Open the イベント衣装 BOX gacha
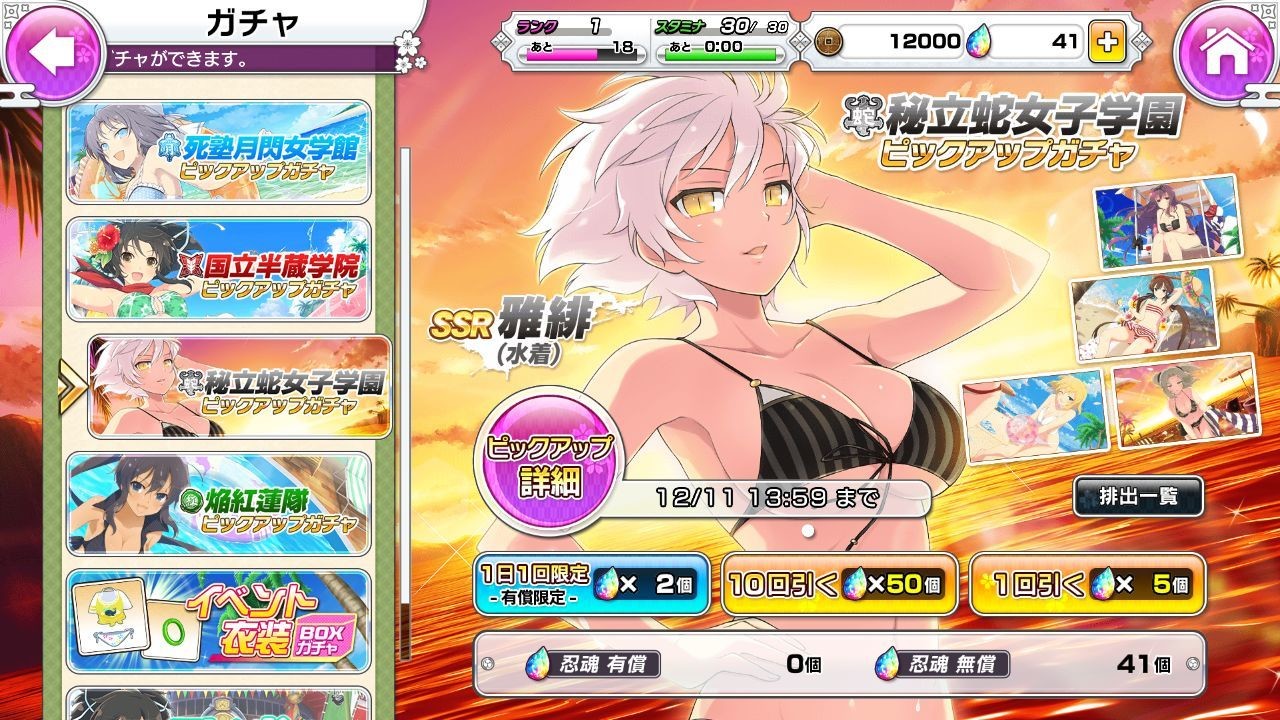Viewport: 1280px width, 720px height. point(219,620)
